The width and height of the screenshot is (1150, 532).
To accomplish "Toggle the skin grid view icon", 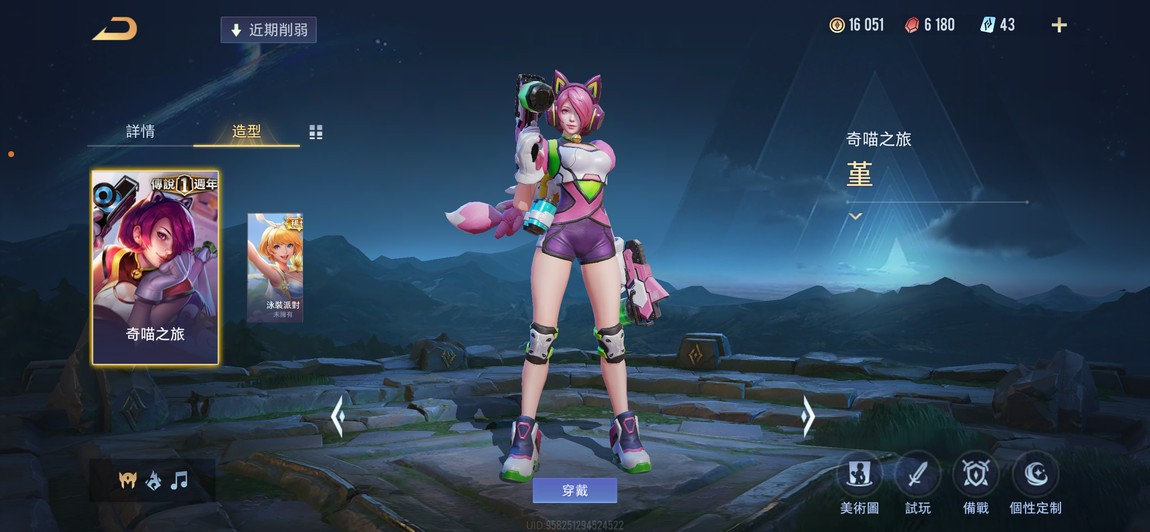I will pos(316,132).
